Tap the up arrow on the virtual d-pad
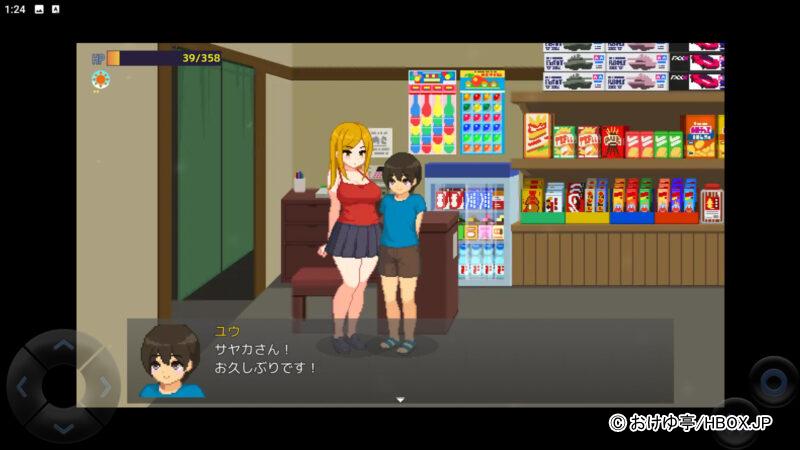The height and width of the screenshot is (450, 800). [63, 346]
